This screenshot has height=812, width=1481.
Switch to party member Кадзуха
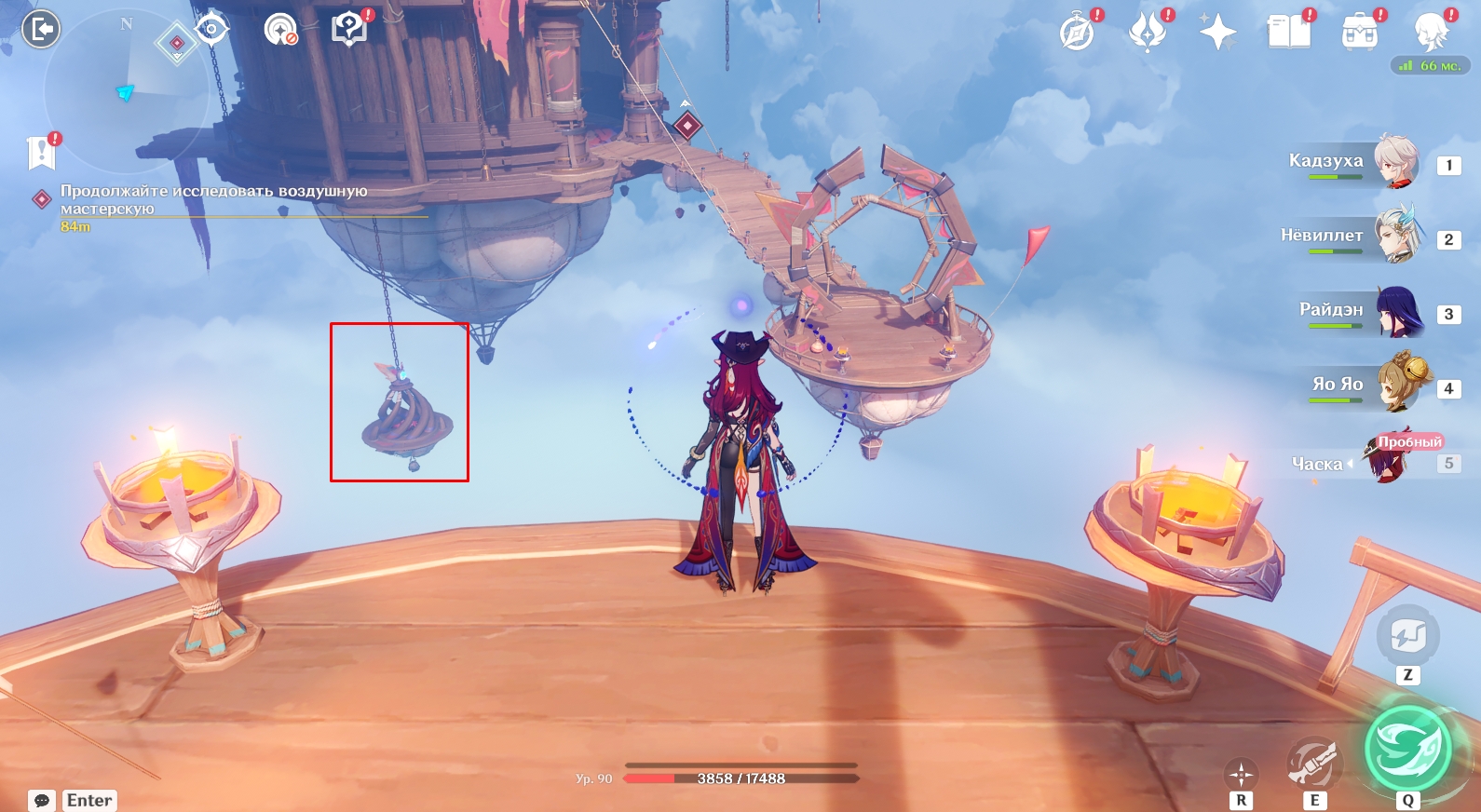(x=1395, y=162)
